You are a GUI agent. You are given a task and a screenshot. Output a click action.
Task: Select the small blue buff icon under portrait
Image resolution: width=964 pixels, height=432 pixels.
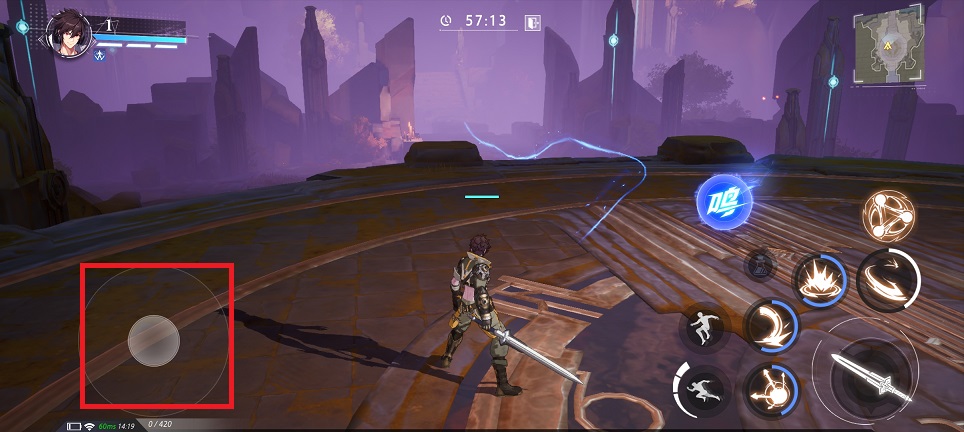(x=100, y=56)
